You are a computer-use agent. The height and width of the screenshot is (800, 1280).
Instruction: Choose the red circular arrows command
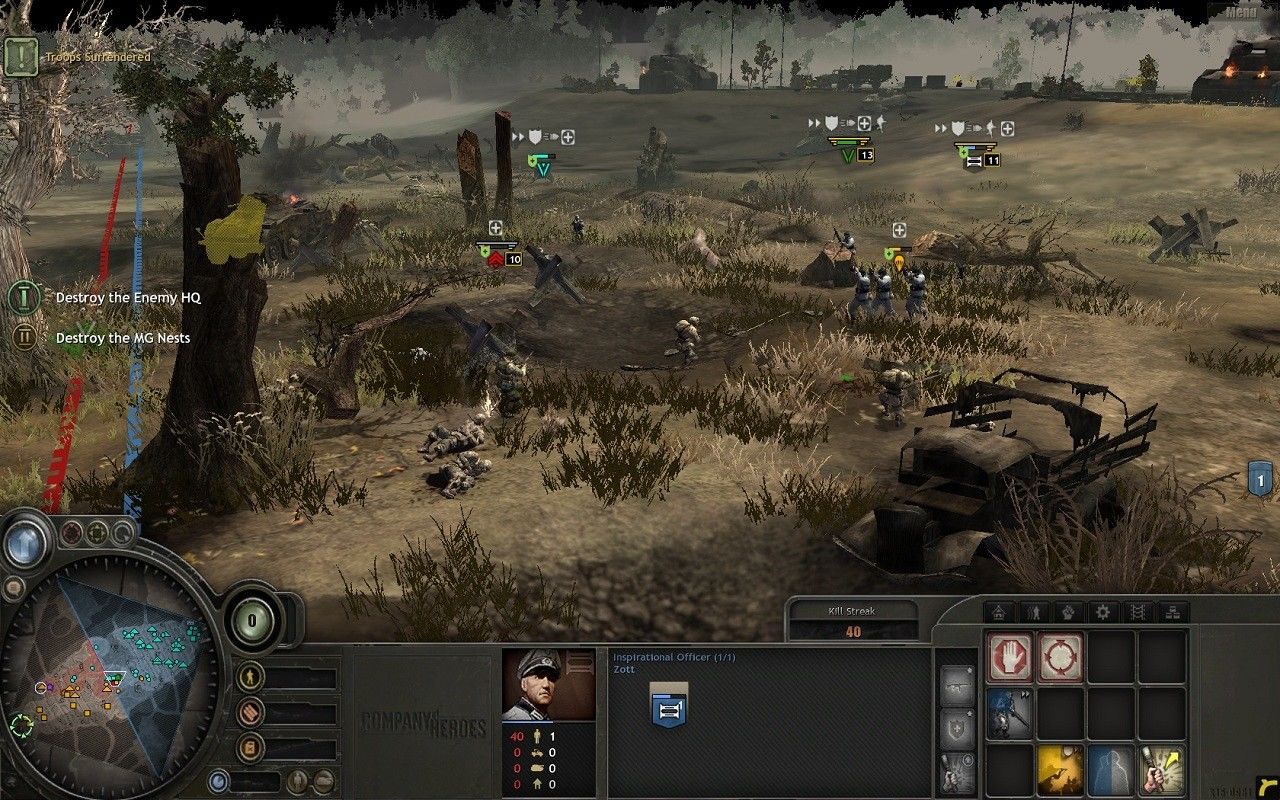click(1060, 657)
